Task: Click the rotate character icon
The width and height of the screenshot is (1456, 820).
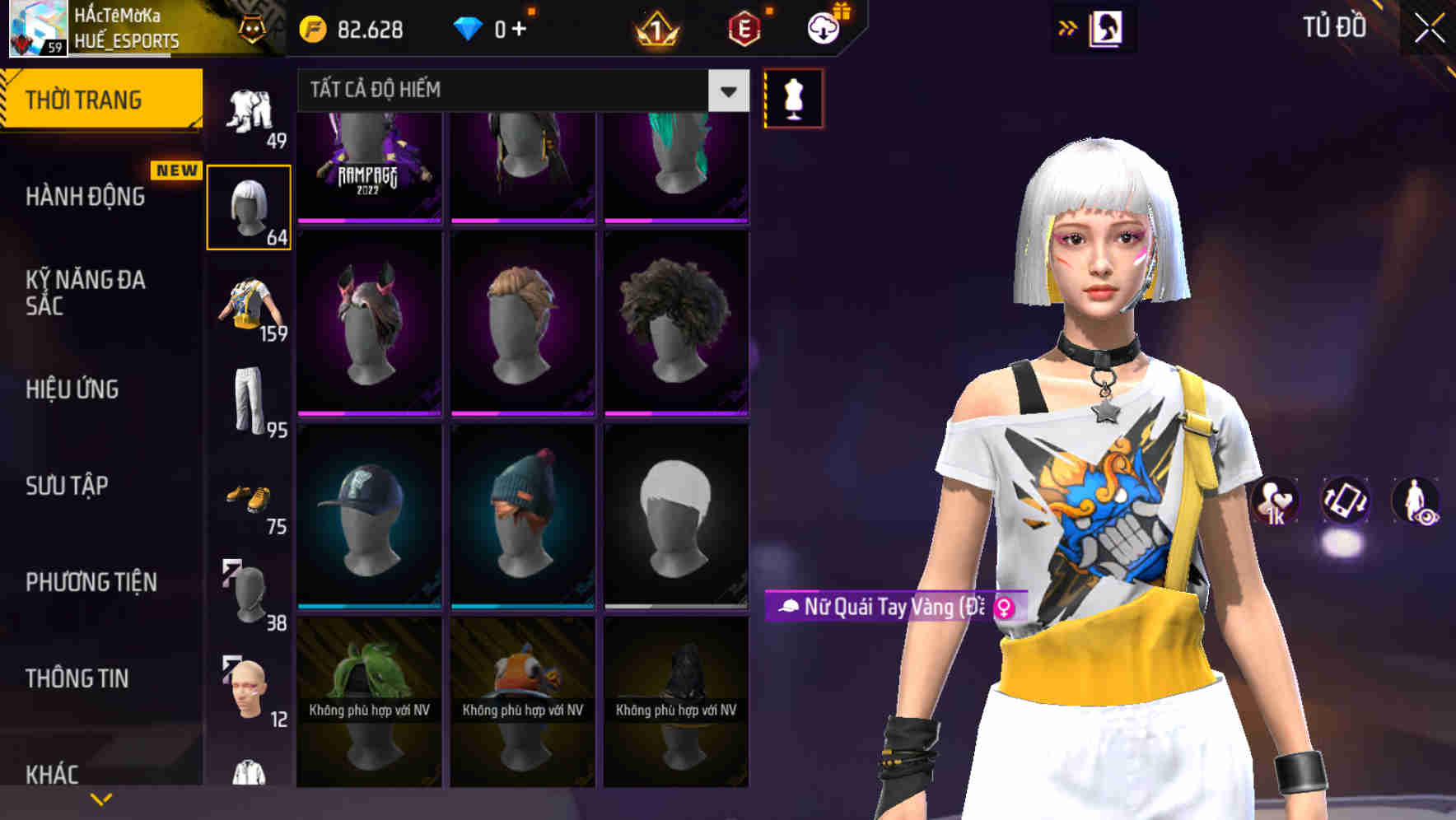Action: [x=1346, y=504]
